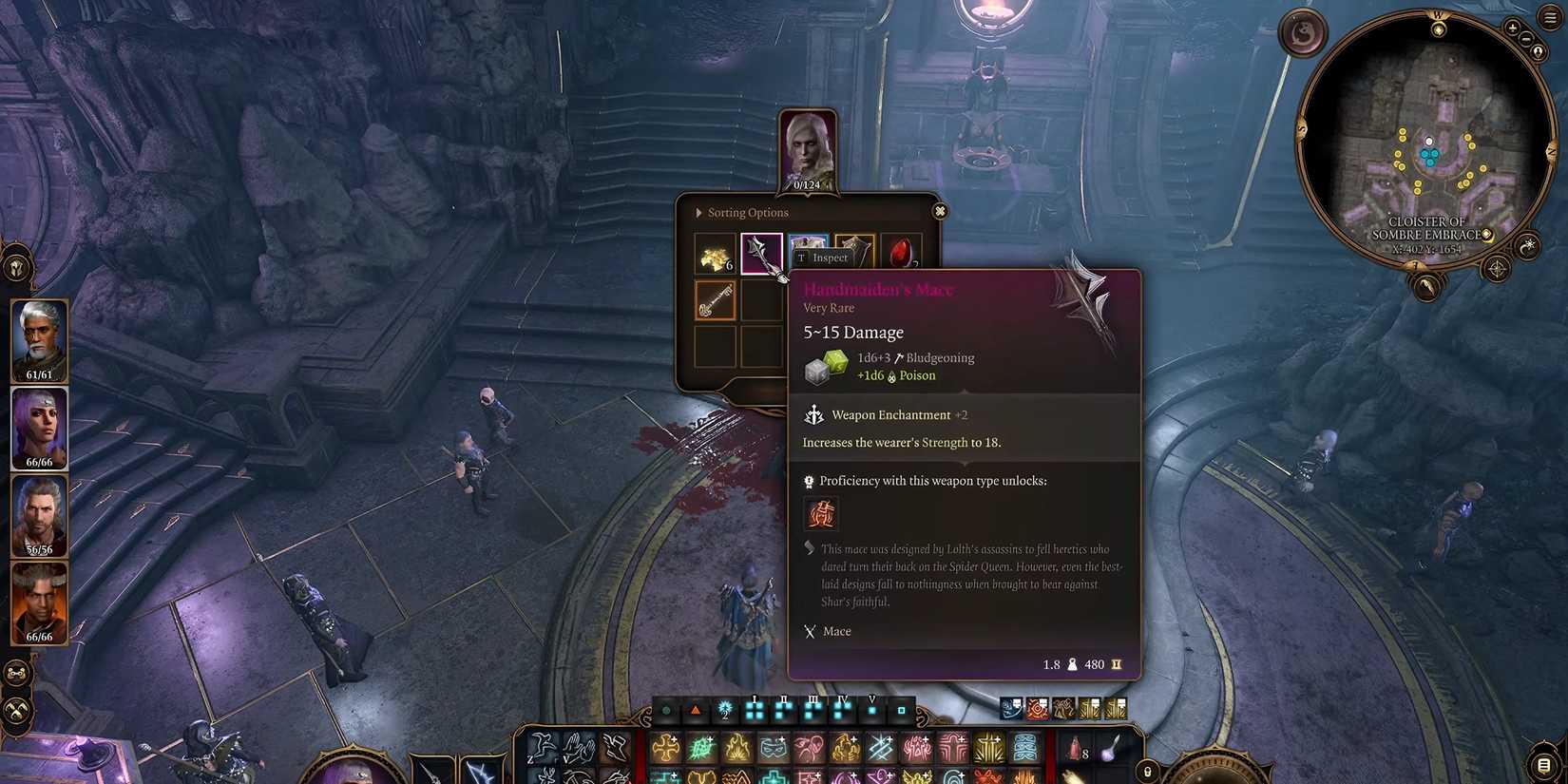1568x784 pixels.
Task: Expand the Sorting Options in the inventory panel
Action: [699, 213]
